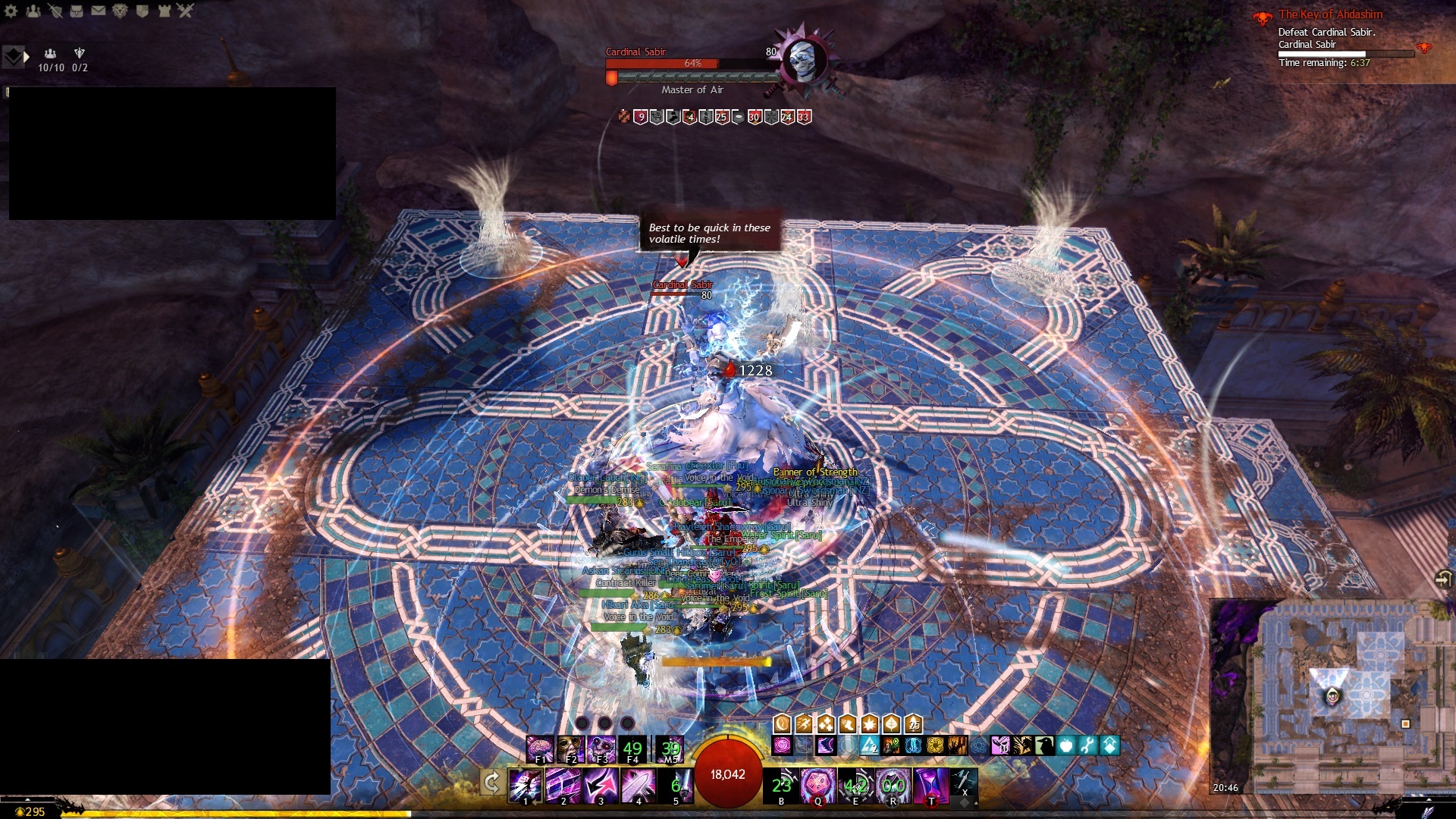Expand the squad panel arrow
The image size is (1456, 819).
(x=27, y=57)
